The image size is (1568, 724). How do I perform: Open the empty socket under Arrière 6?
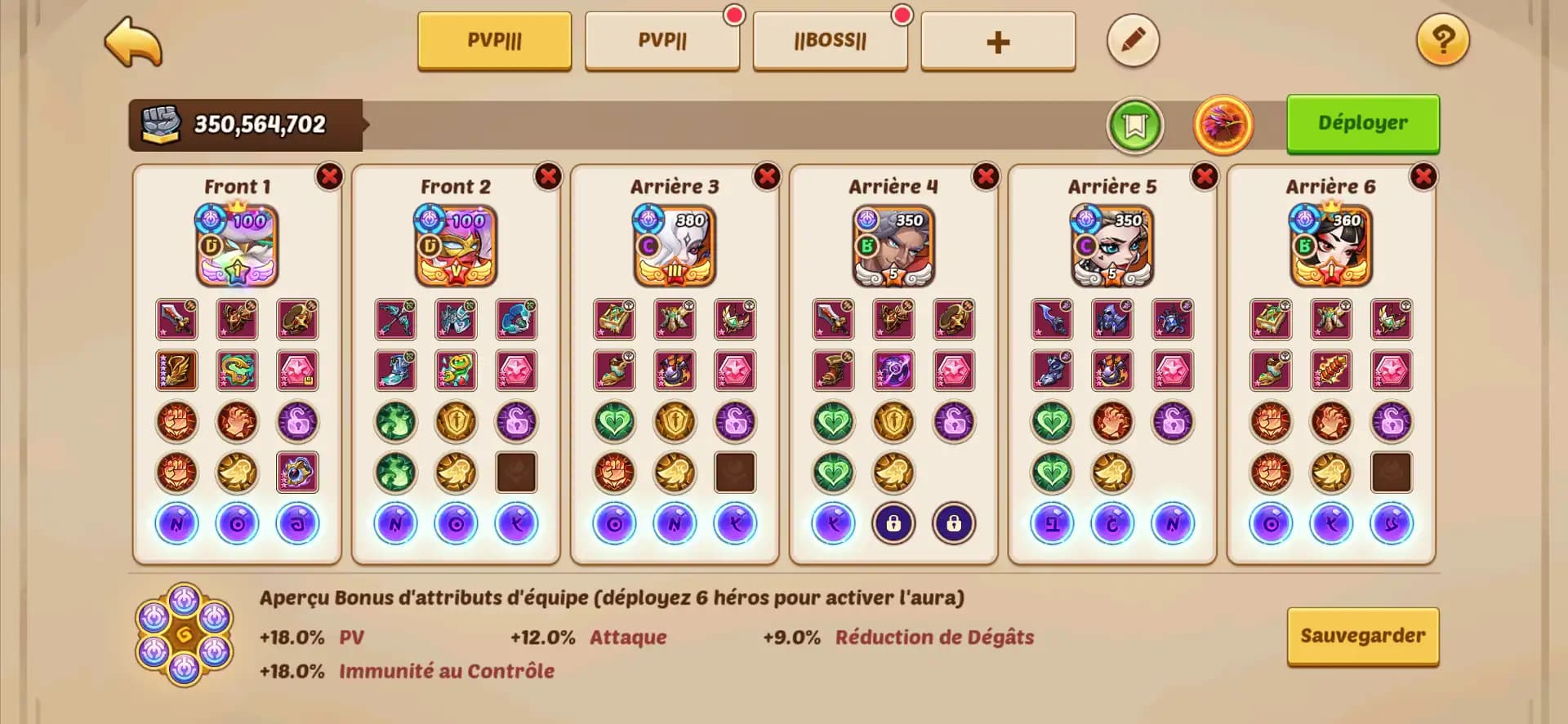[x=1391, y=471]
